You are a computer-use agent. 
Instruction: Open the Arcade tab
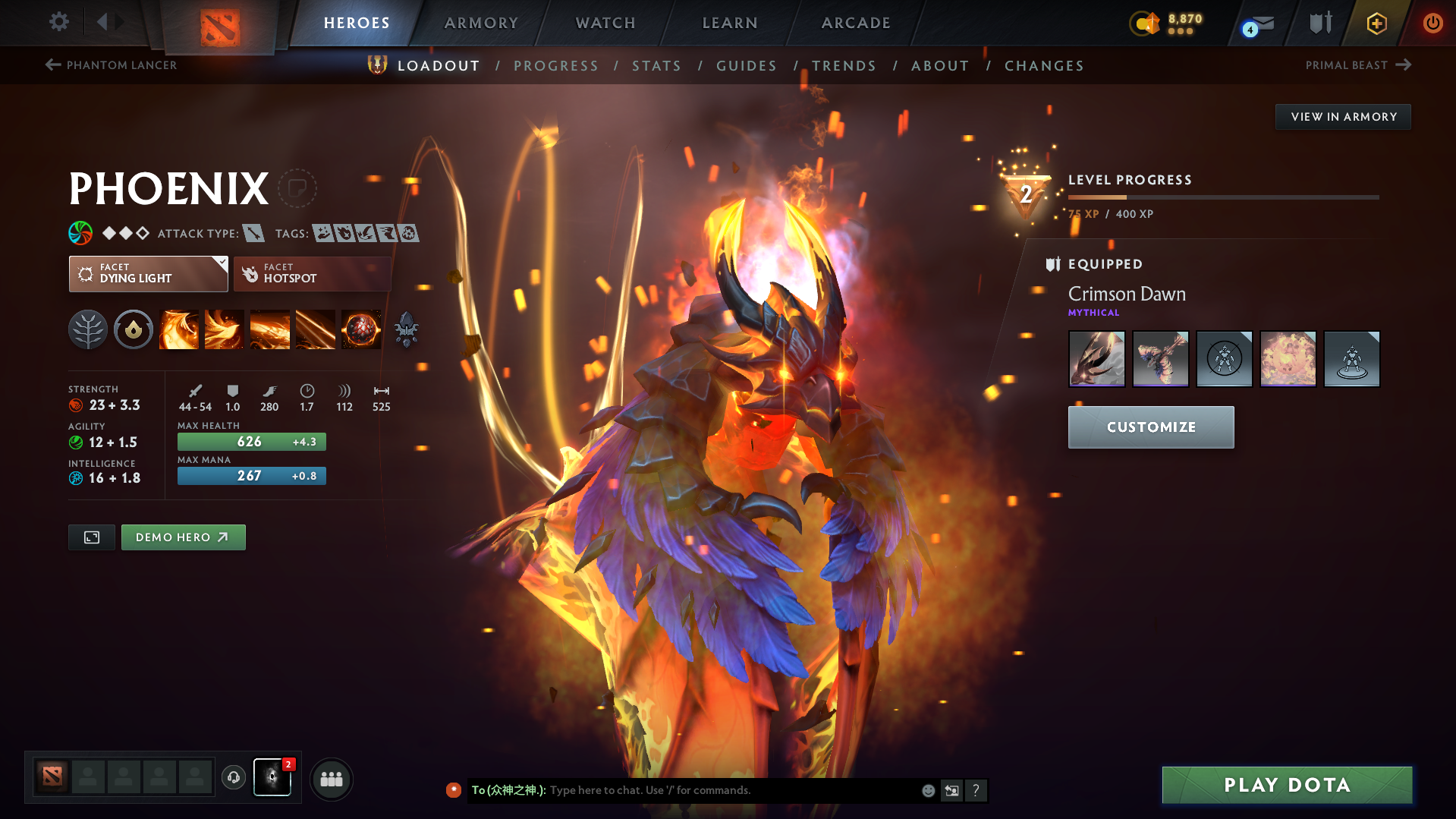tap(856, 23)
